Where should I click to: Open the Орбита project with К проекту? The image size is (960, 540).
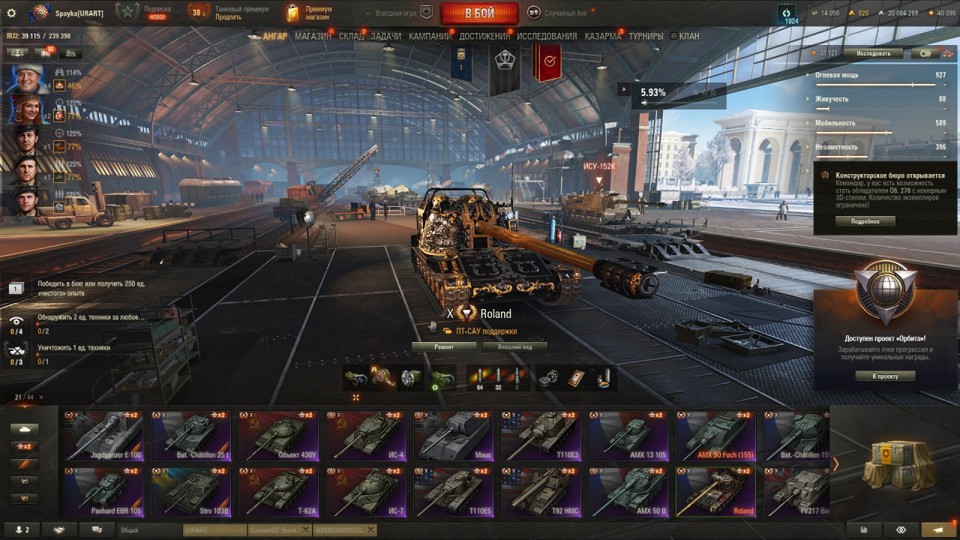click(886, 376)
